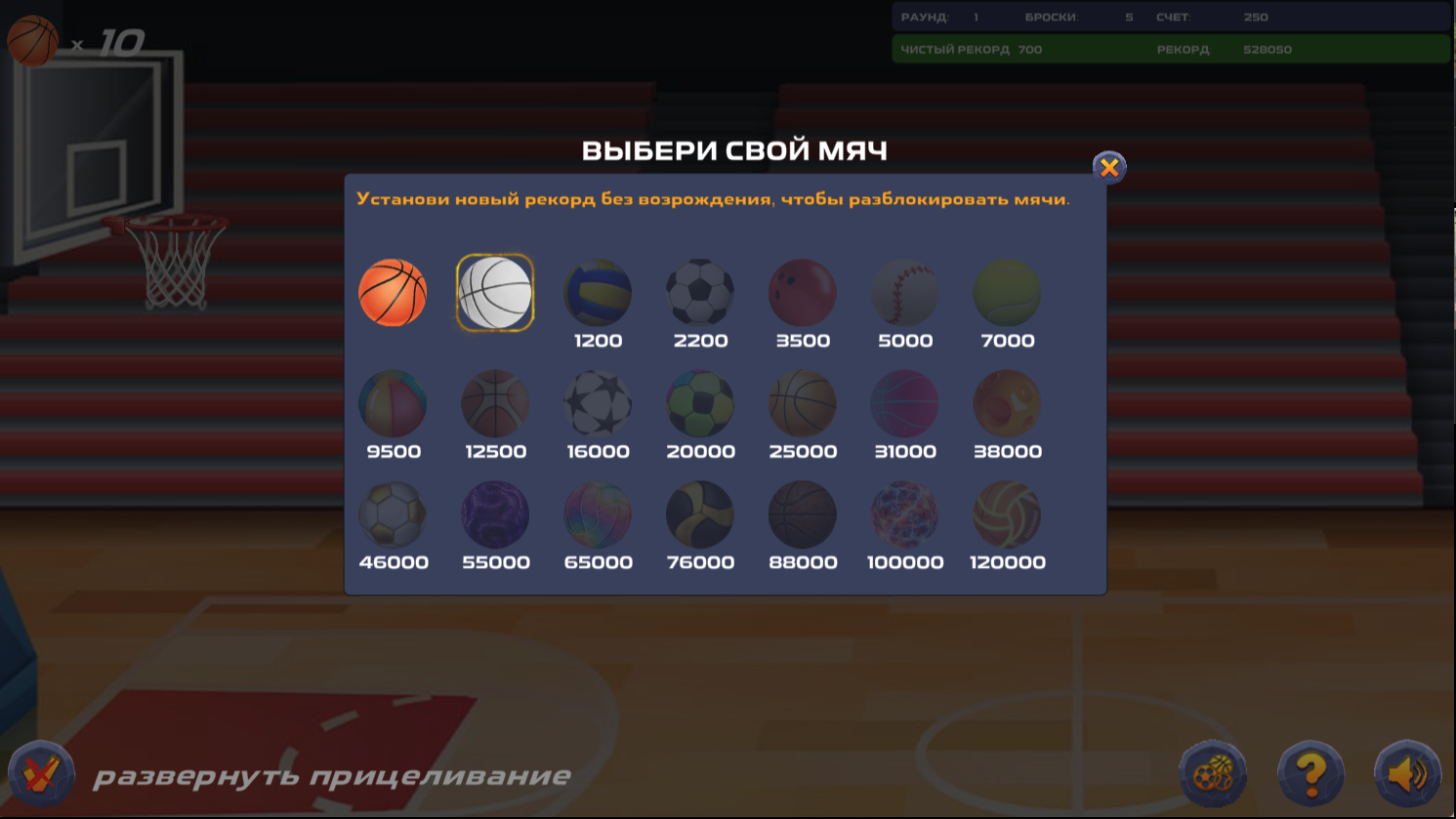The height and width of the screenshot is (819, 1456).
Task: Pick the blue-yellow volleyball priced 1200
Action: tap(598, 292)
